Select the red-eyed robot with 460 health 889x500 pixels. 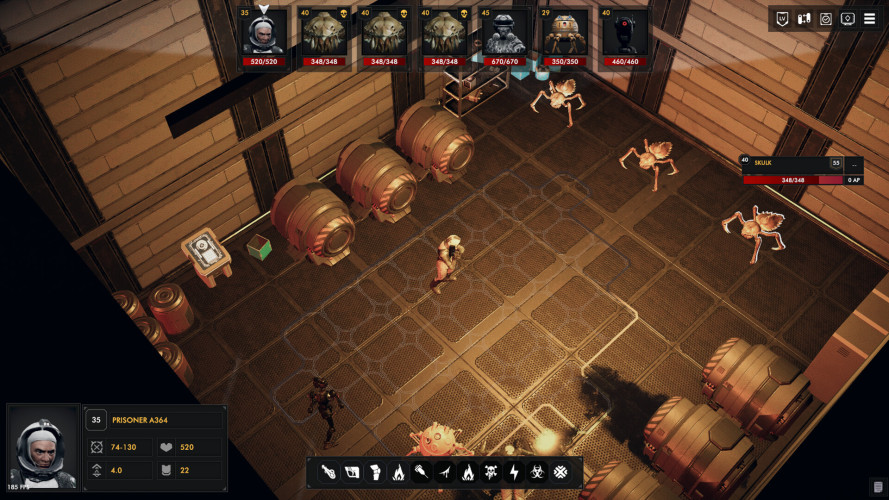[624, 34]
